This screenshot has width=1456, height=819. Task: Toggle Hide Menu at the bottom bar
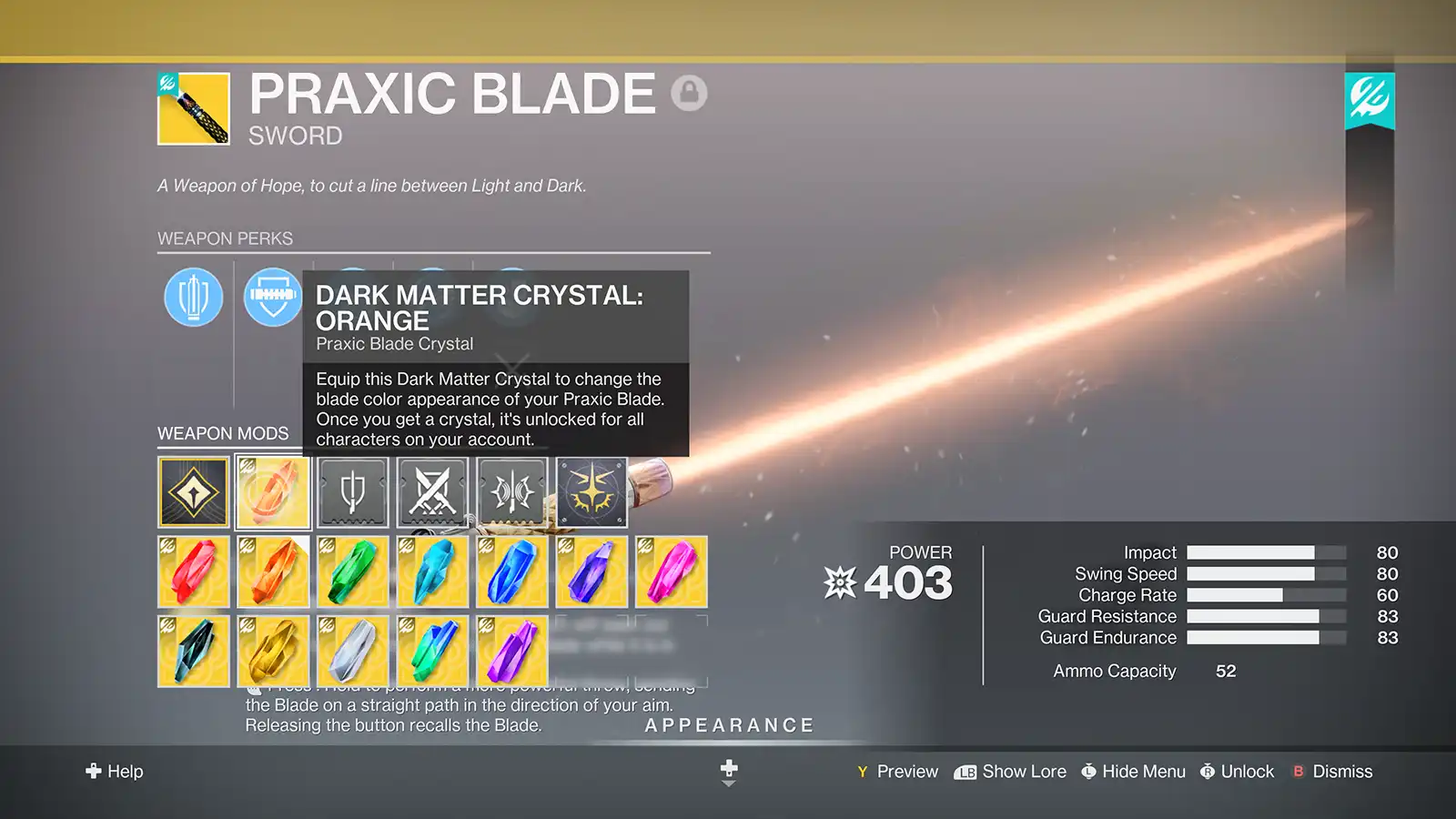click(x=1133, y=771)
